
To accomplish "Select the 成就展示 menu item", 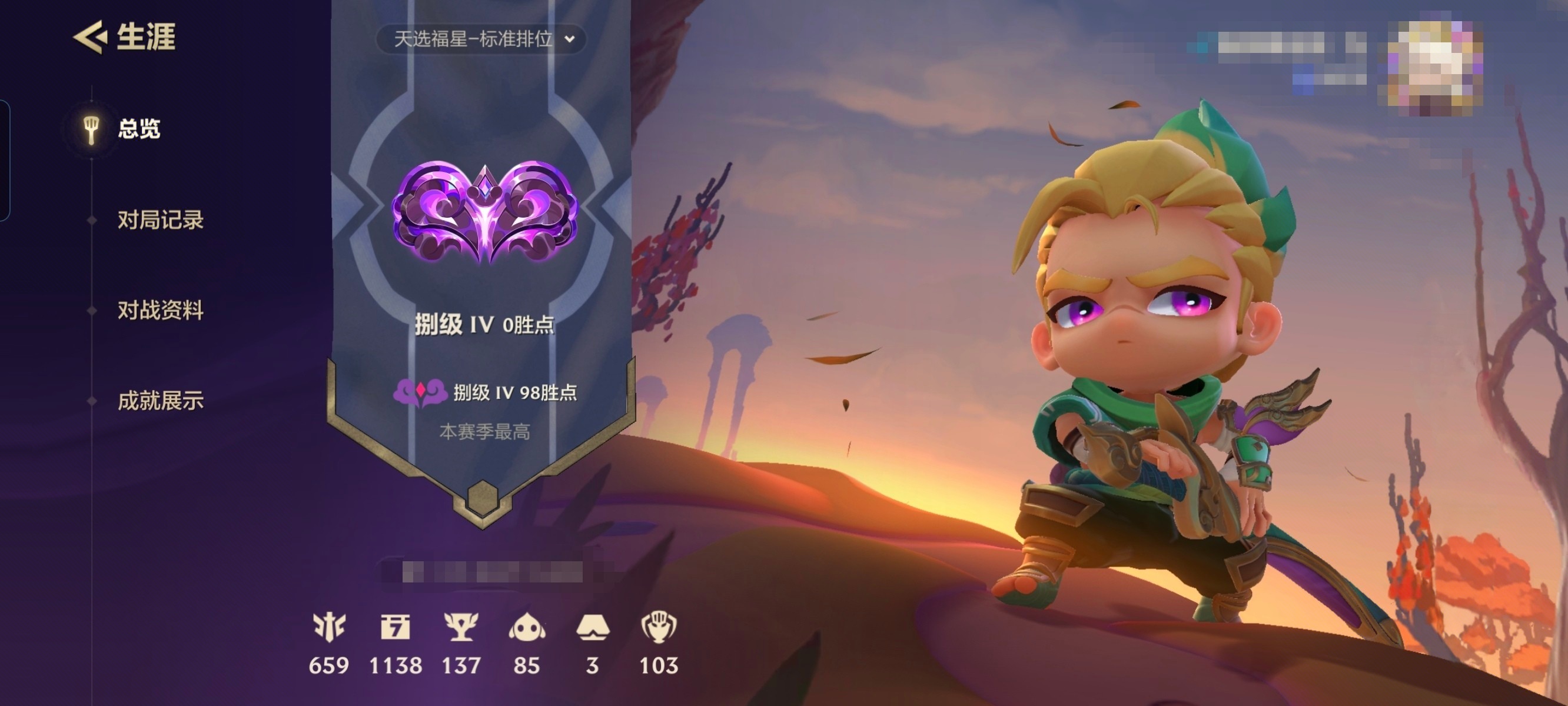I will coord(160,400).
